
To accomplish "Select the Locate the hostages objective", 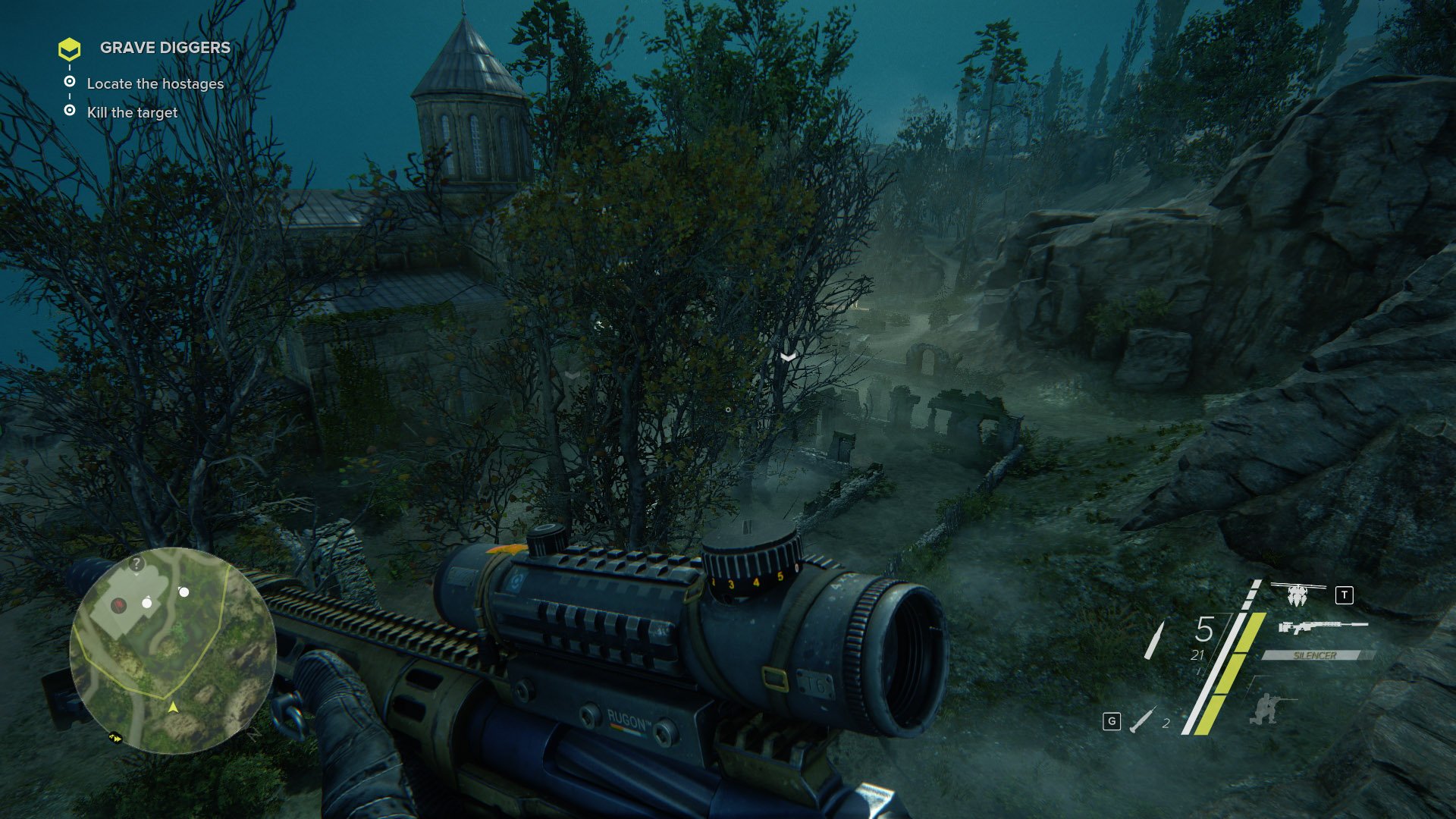I will pos(155,84).
